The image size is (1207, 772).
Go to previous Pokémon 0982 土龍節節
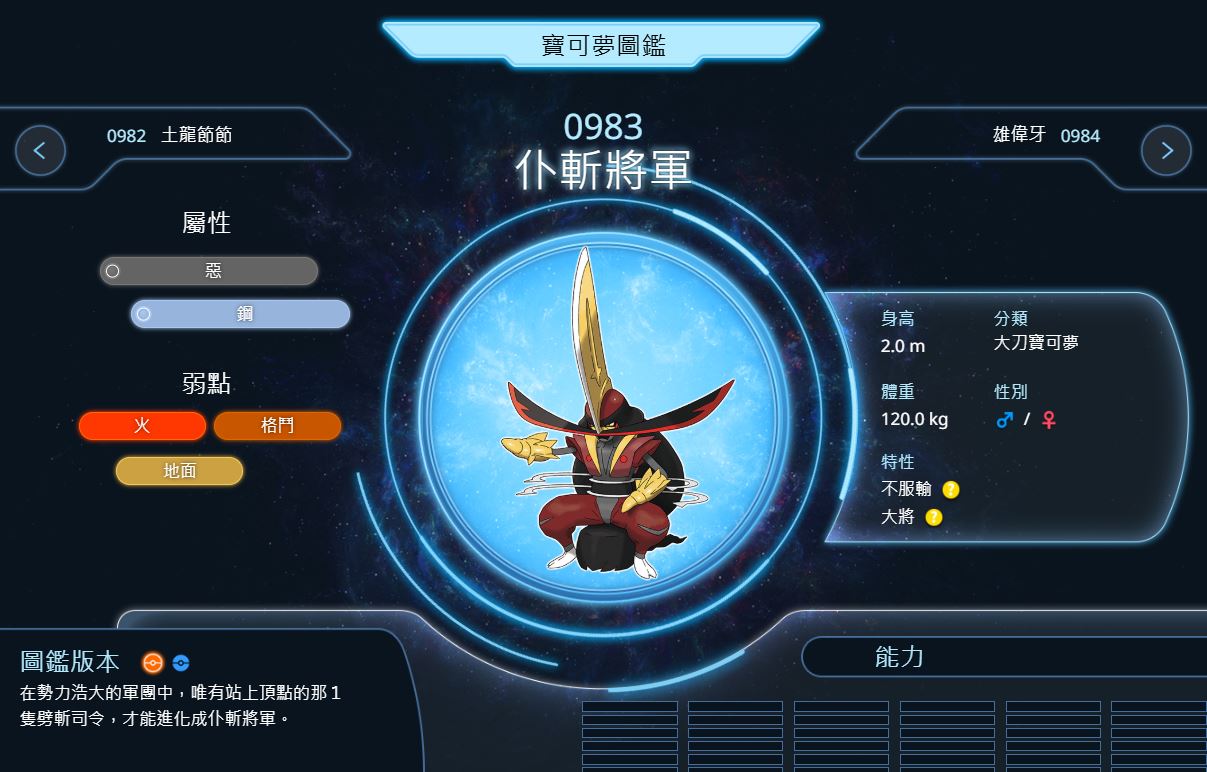click(x=41, y=151)
